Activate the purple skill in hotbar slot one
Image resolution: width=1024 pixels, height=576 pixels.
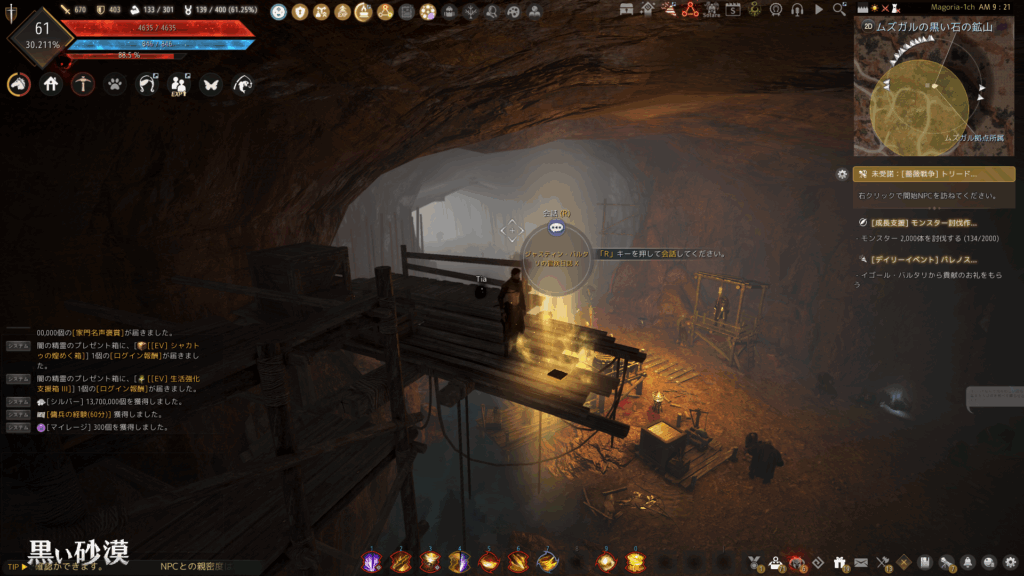[372, 562]
